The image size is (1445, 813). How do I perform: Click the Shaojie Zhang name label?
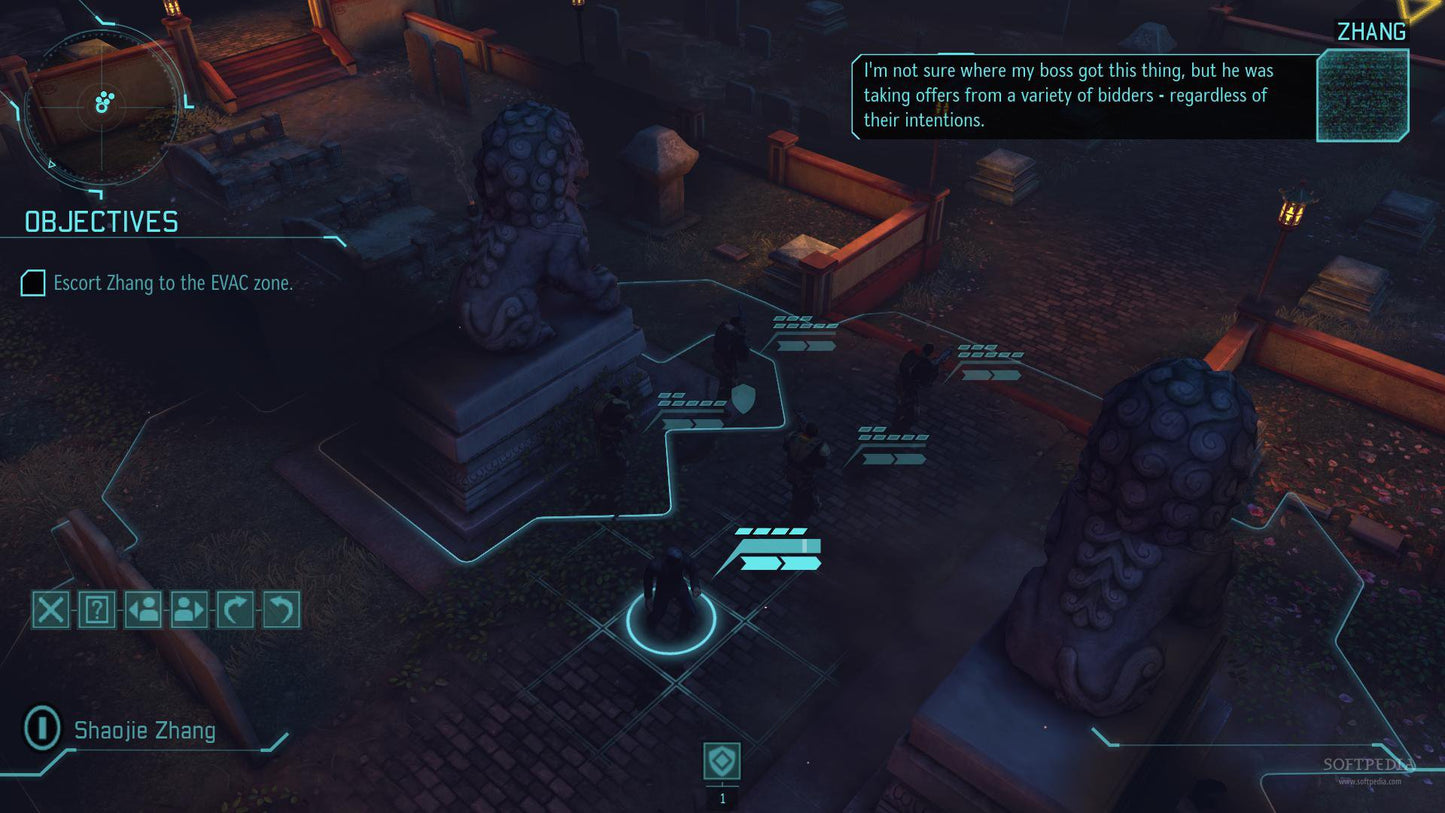click(144, 729)
